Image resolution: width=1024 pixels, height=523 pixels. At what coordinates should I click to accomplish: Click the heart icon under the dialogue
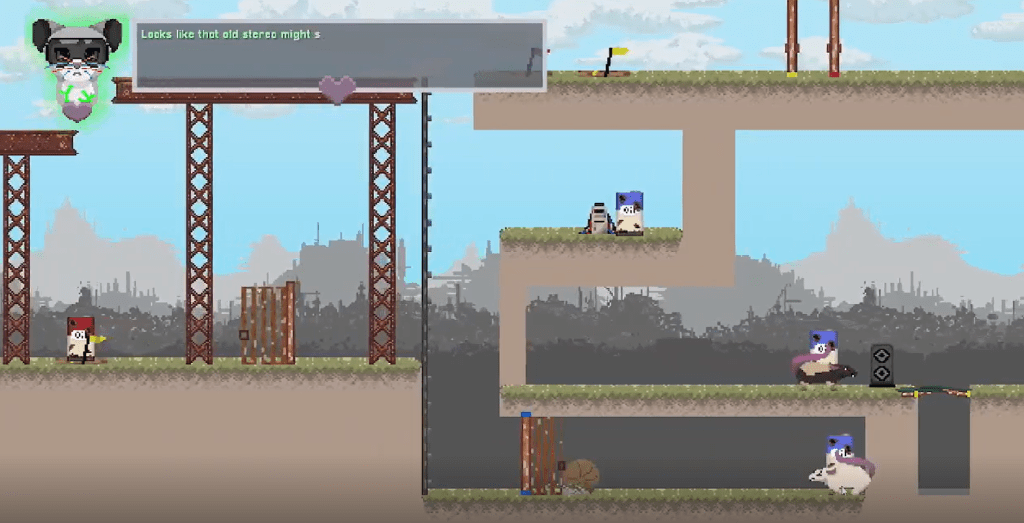(337, 89)
